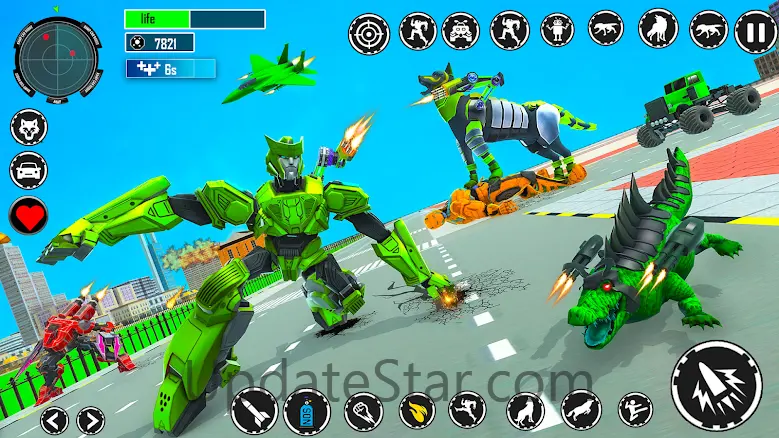Switch to car mode icon

pyautogui.click(x=28, y=169)
